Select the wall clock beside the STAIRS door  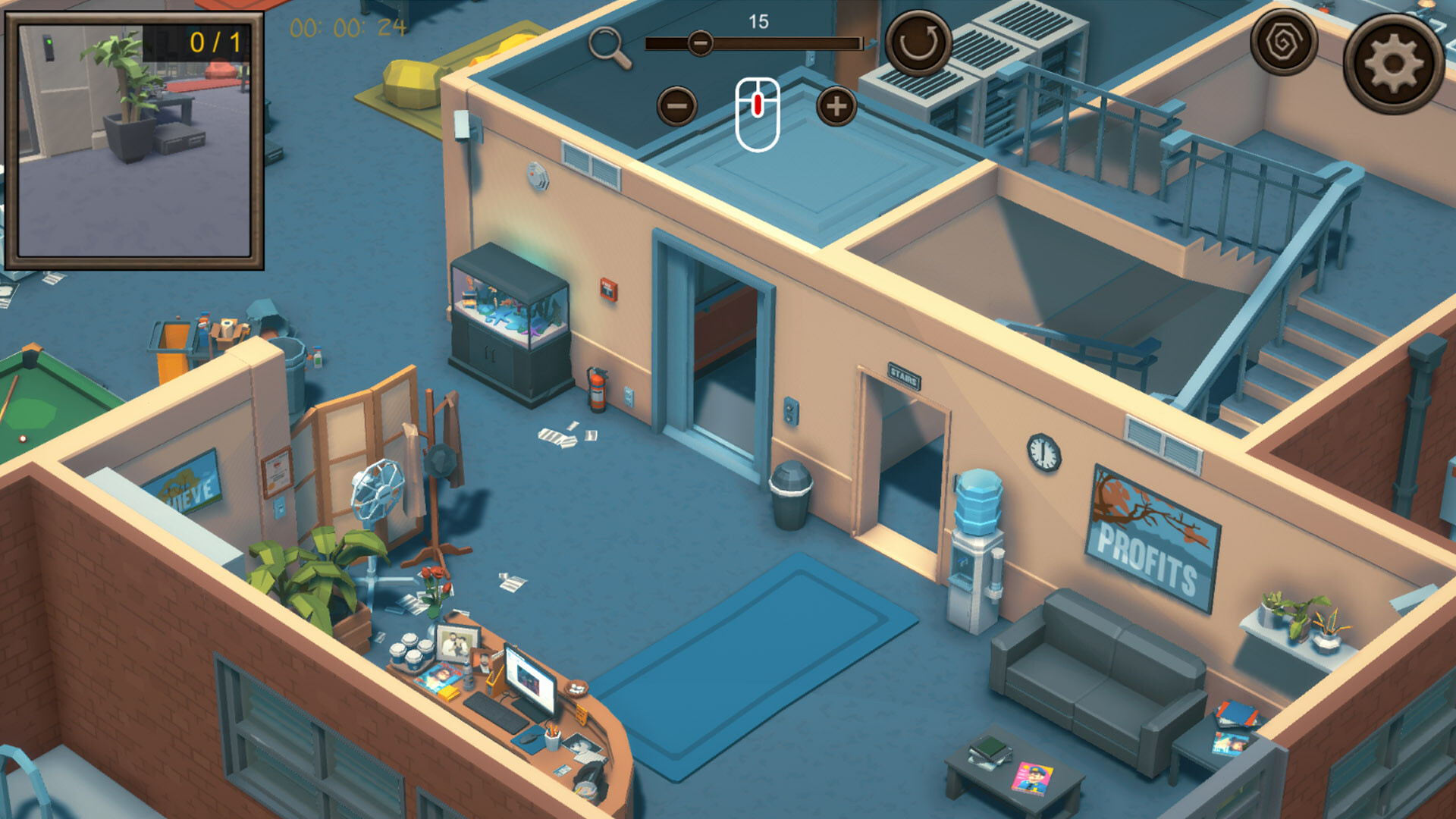(x=1042, y=450)
